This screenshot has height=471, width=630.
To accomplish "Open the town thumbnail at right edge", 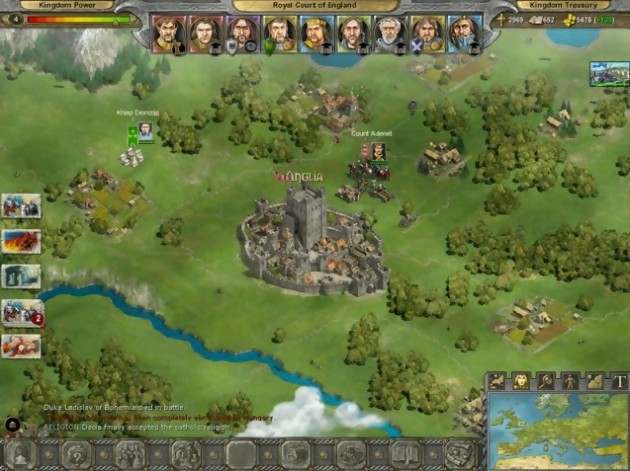I will pos(609,74).
